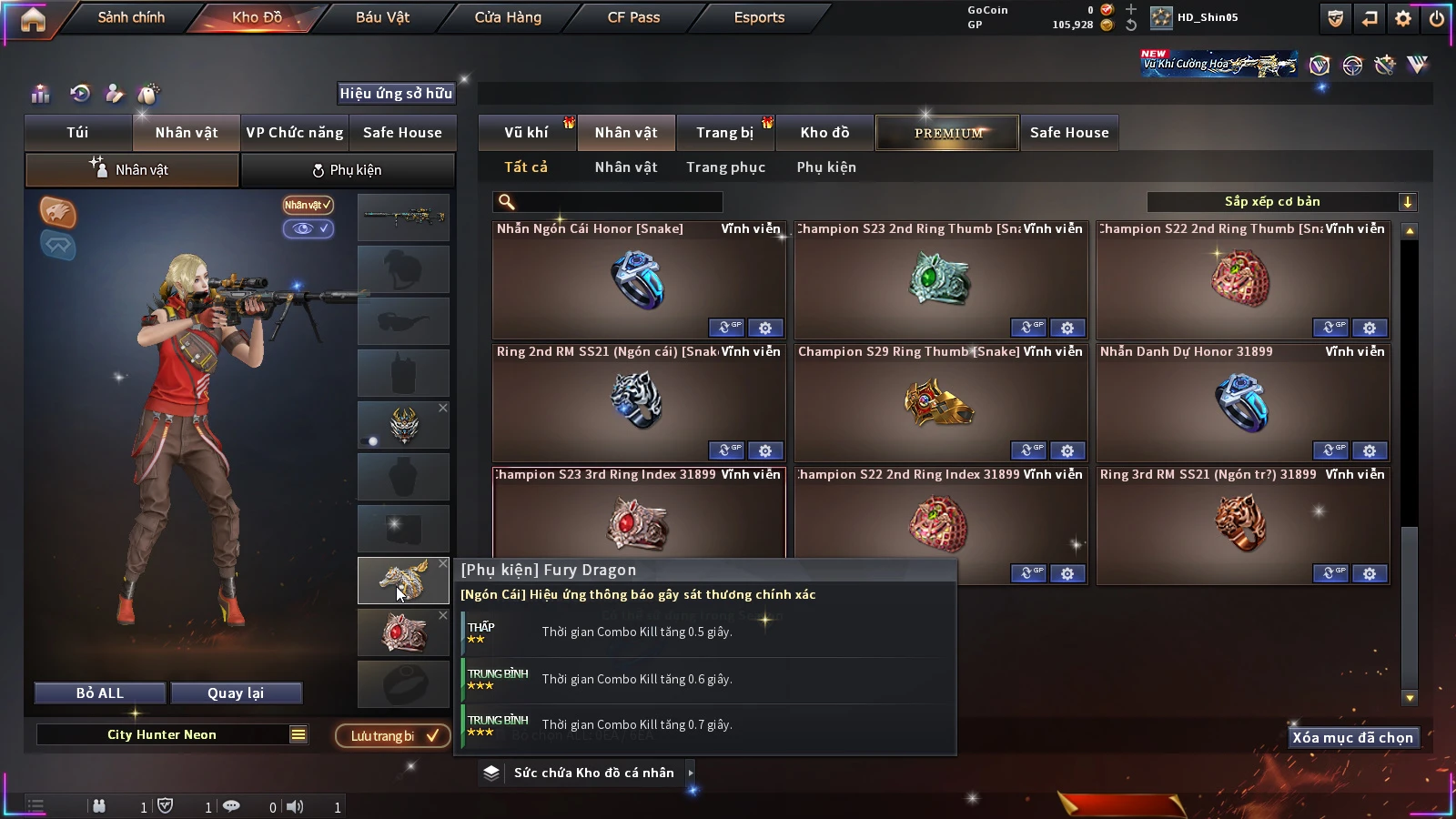Click the power exit button
Image resolution: width=1456 pixels, height=819 pixels.
coord(1437,18)
